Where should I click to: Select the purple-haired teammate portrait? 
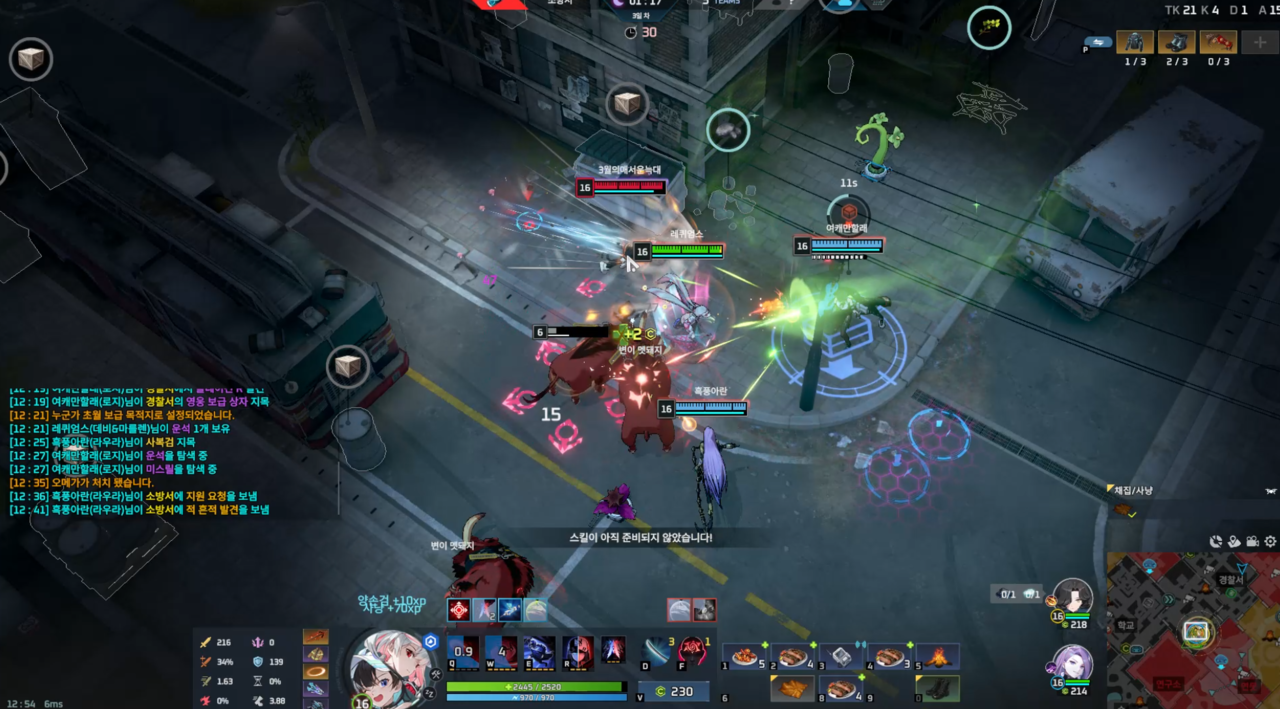pyautogui.click(x=1071, y=662)
